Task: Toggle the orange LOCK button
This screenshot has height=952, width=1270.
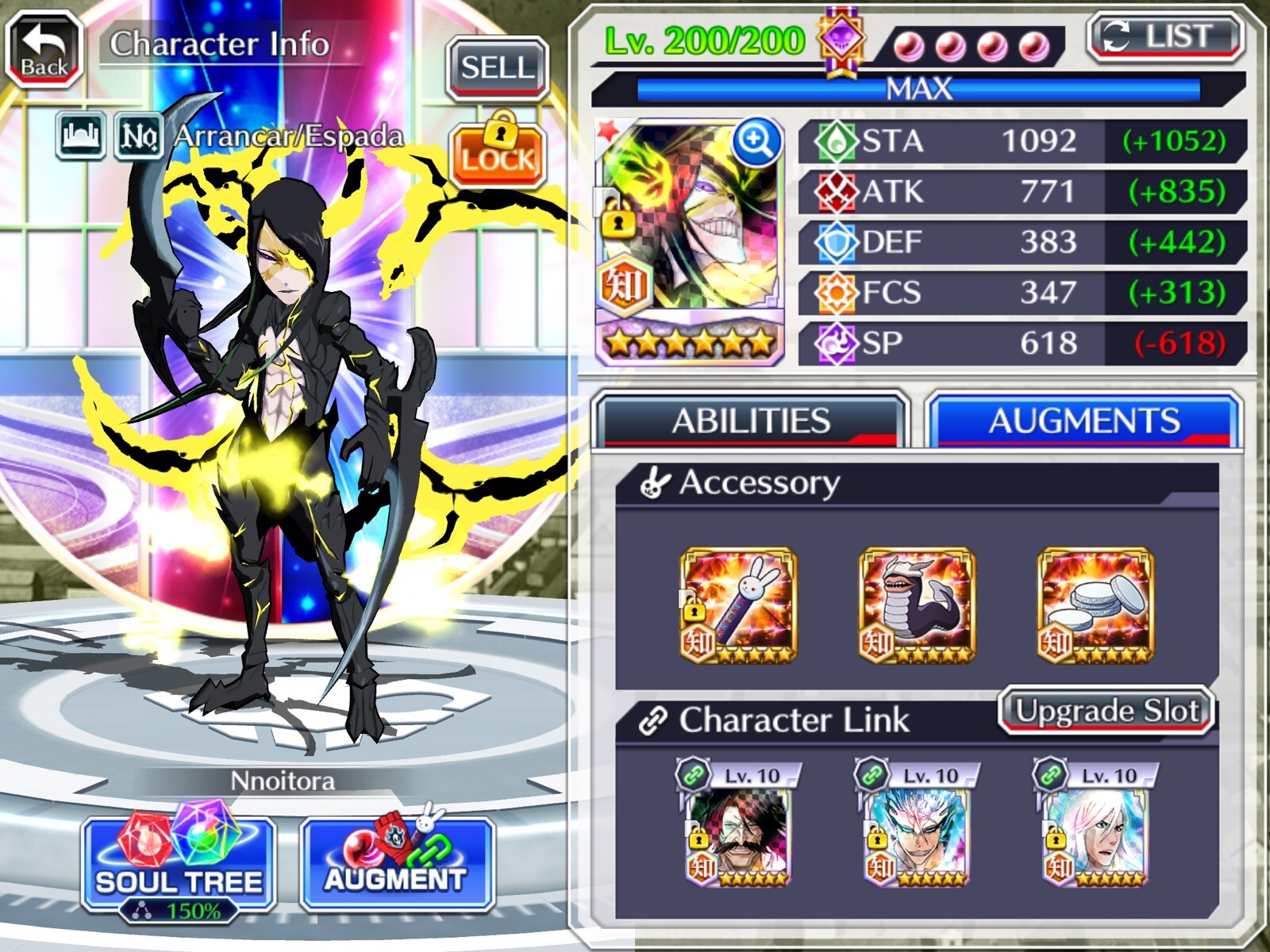Action: [498, 152]
